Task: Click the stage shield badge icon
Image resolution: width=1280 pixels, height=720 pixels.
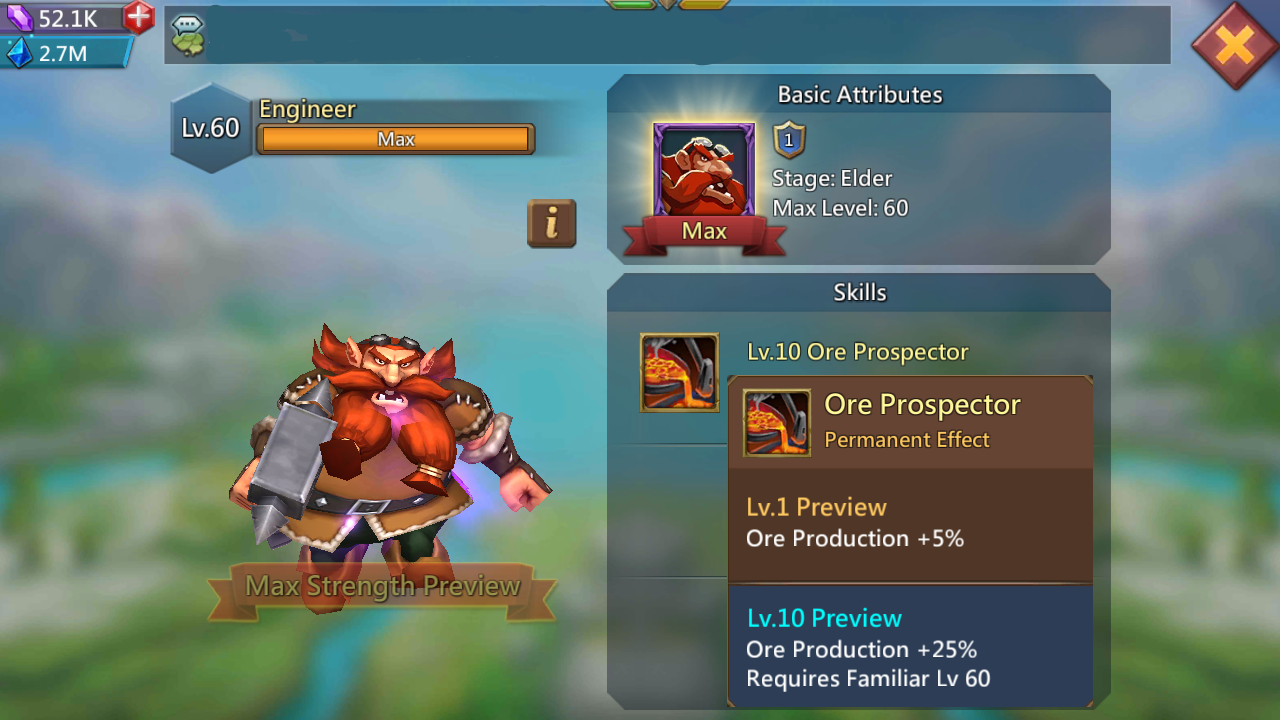Action: 789,141
